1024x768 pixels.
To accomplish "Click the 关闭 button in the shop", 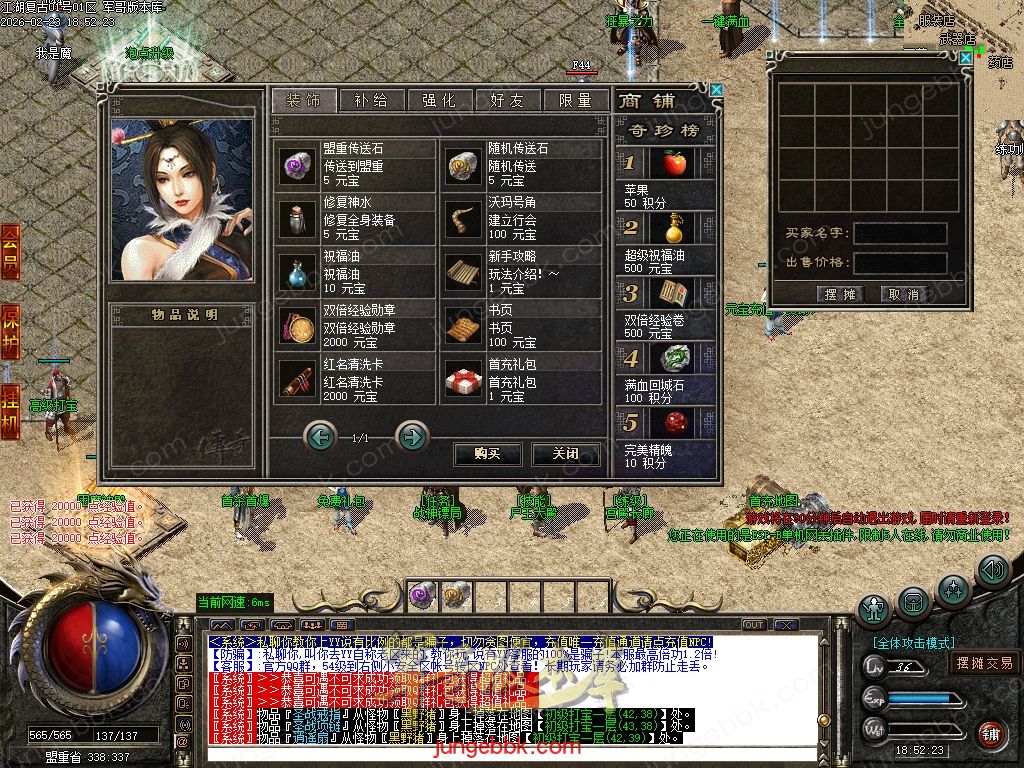I will coord(566,454).
